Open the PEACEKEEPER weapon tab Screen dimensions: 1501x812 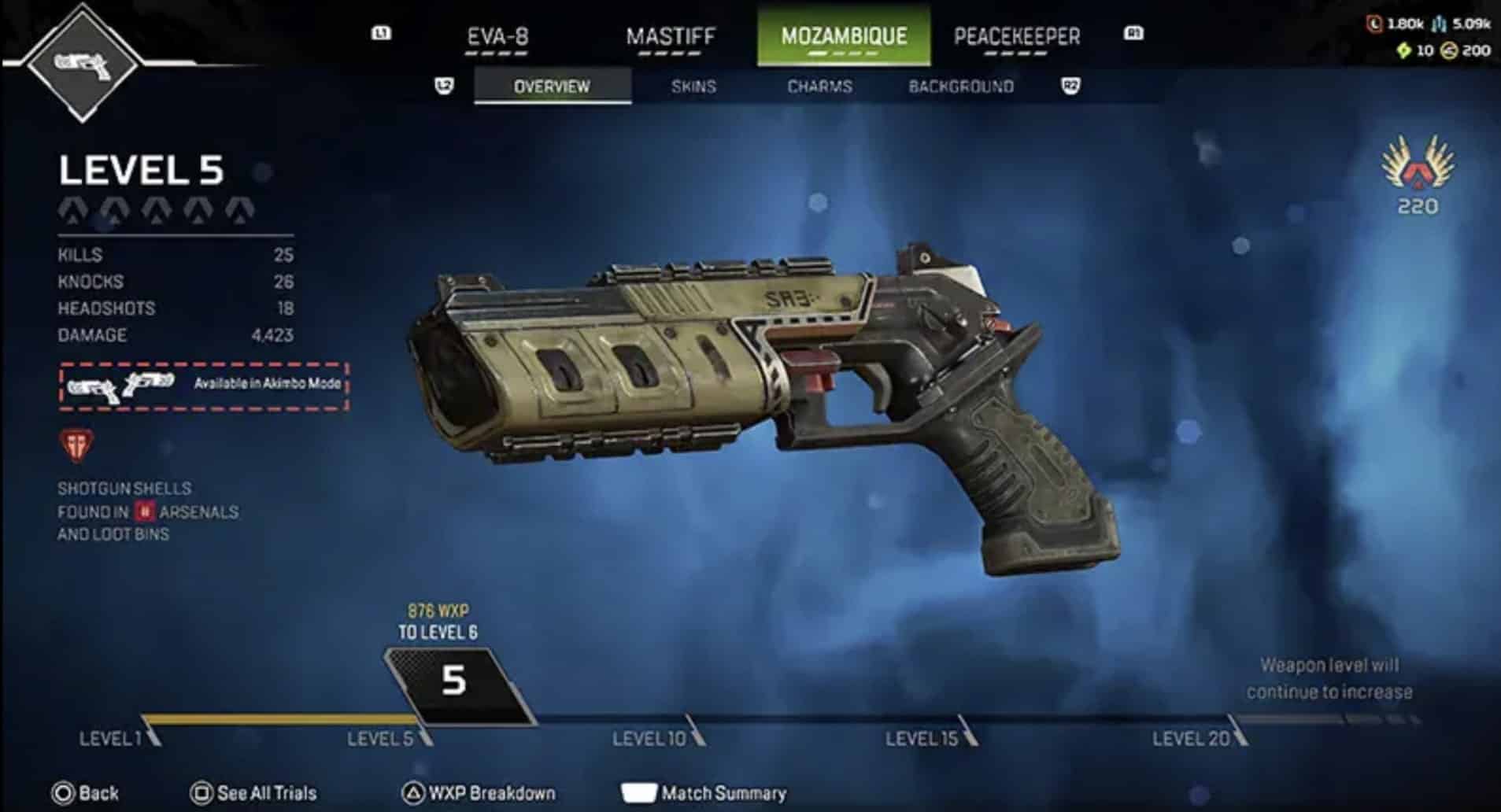(x=1017, y=35)
